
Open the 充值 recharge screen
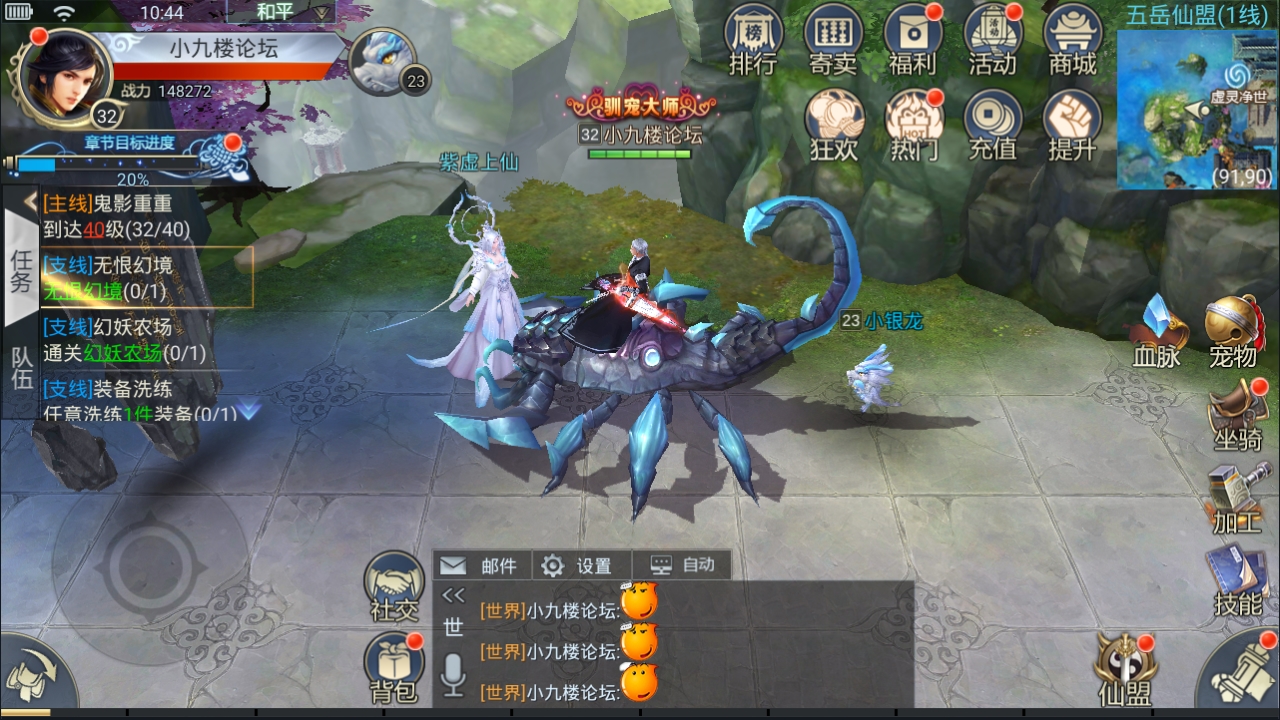point(992,124)
